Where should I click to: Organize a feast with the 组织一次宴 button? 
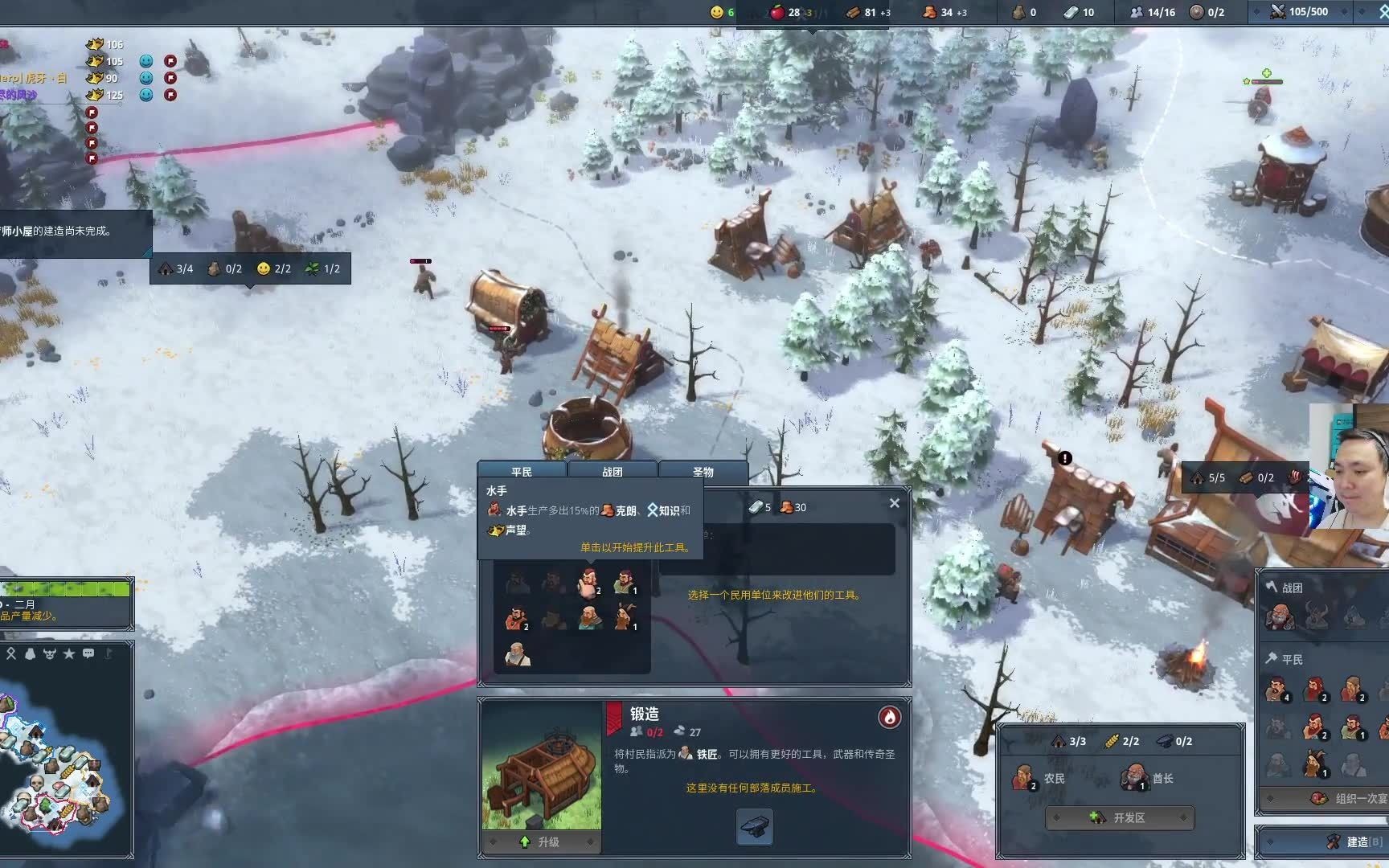pyautogui.click(x=1352, y=798)
